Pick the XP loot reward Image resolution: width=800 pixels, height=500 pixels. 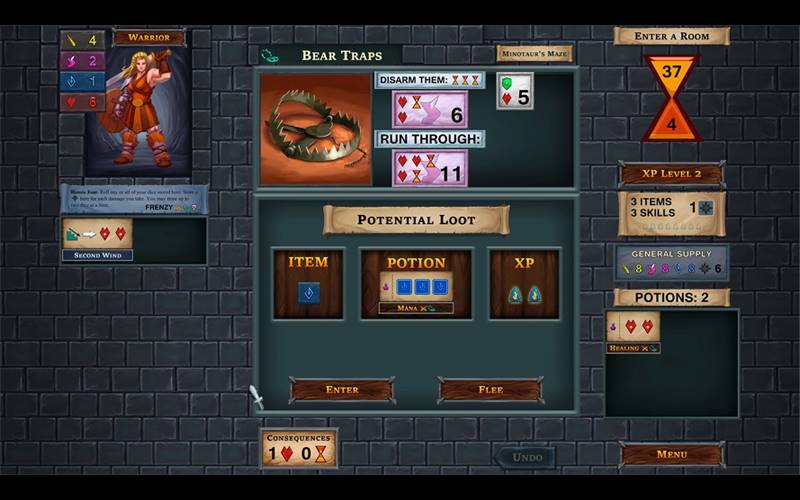(524, 284)
